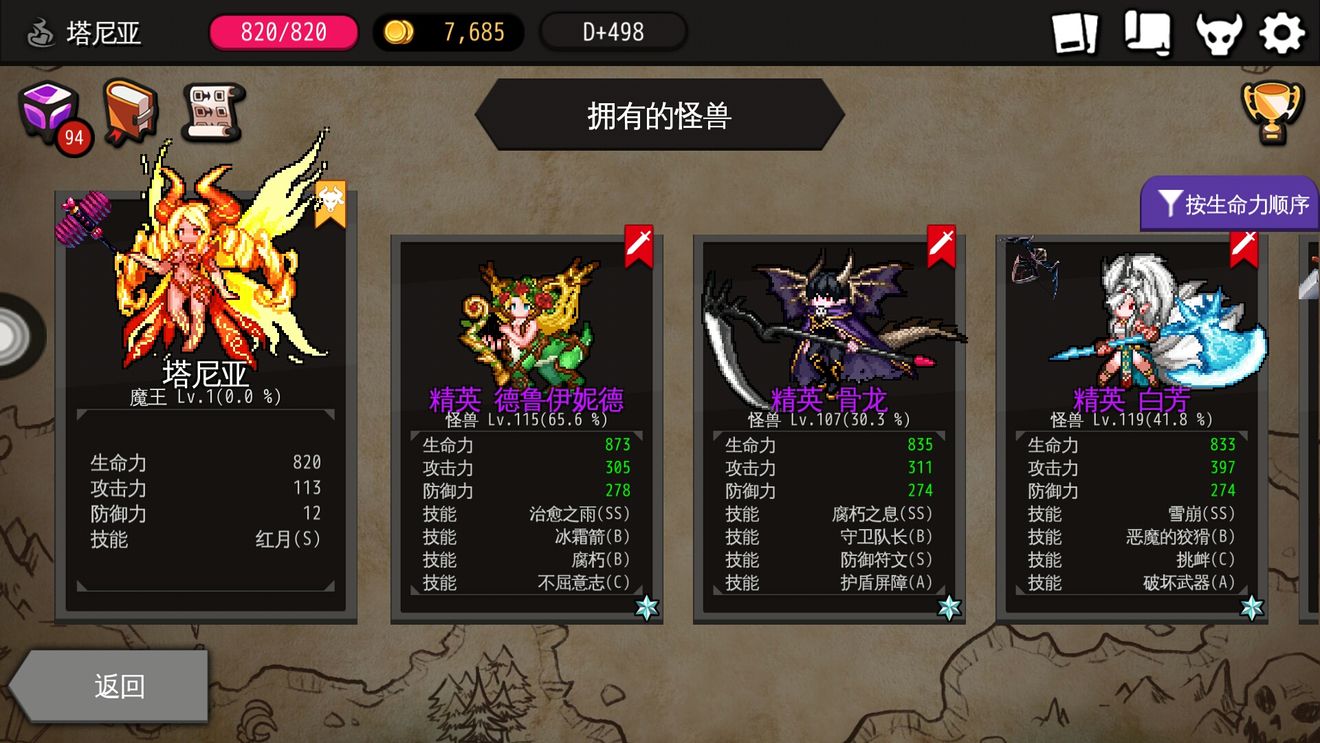
Task: Open the trophy achievements icon on the right
Action: point(1273,110)
